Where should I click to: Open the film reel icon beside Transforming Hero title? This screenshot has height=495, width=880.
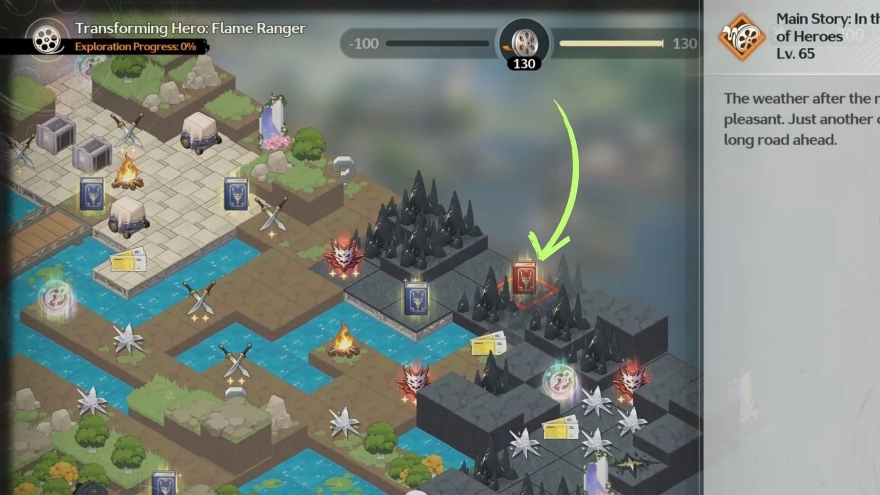pos(43,37)
